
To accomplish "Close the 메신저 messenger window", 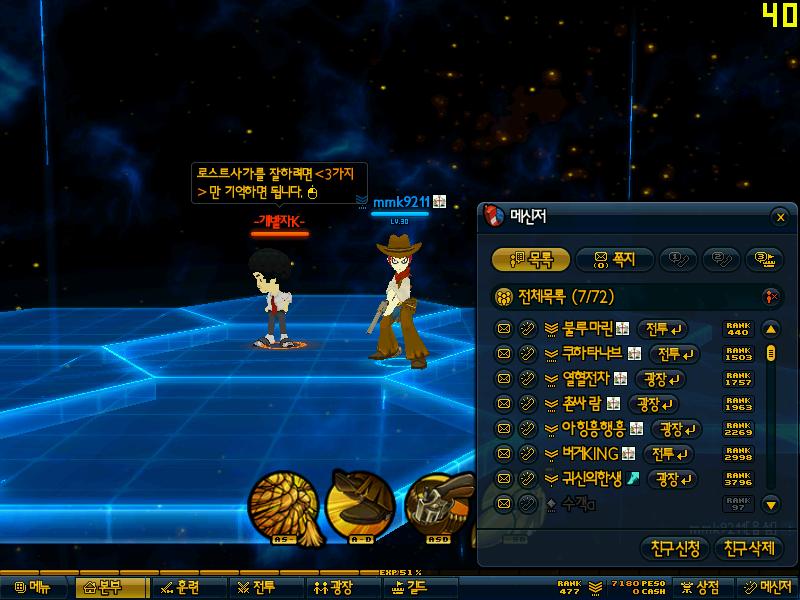I will click(780, 216).
